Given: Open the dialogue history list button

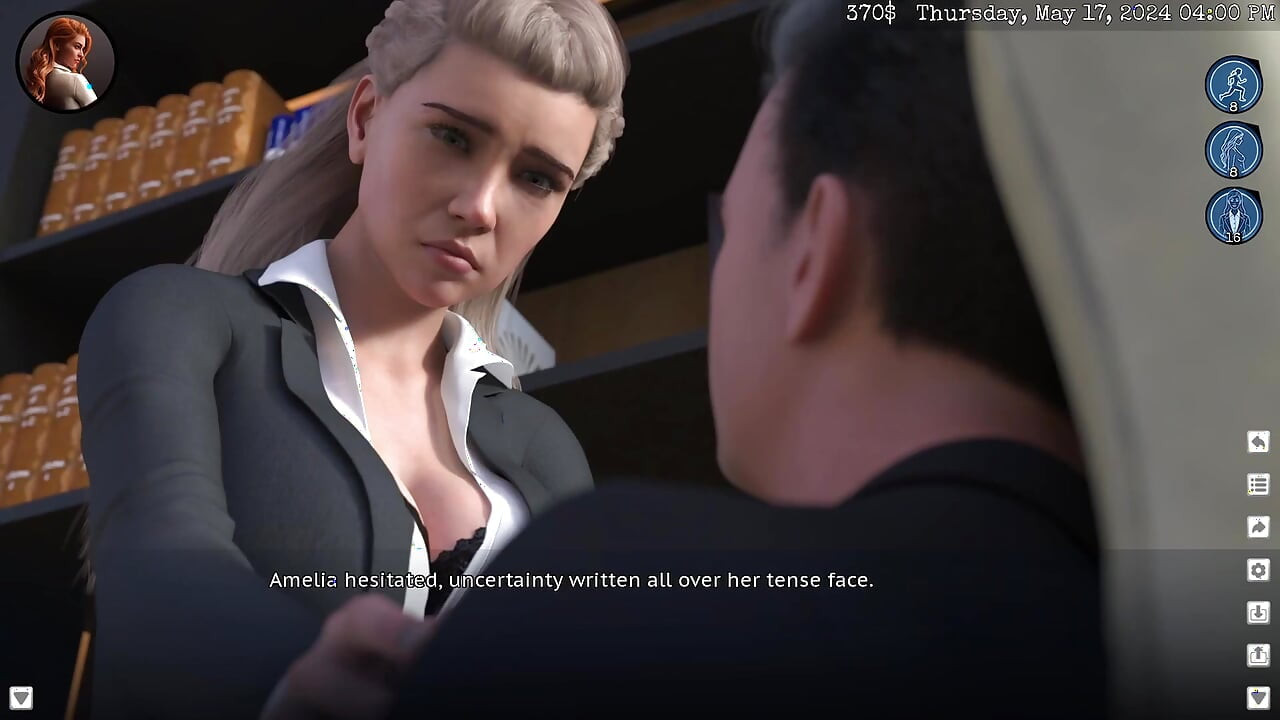Looking at the screenshot, I should click(x=1258, y=485).
